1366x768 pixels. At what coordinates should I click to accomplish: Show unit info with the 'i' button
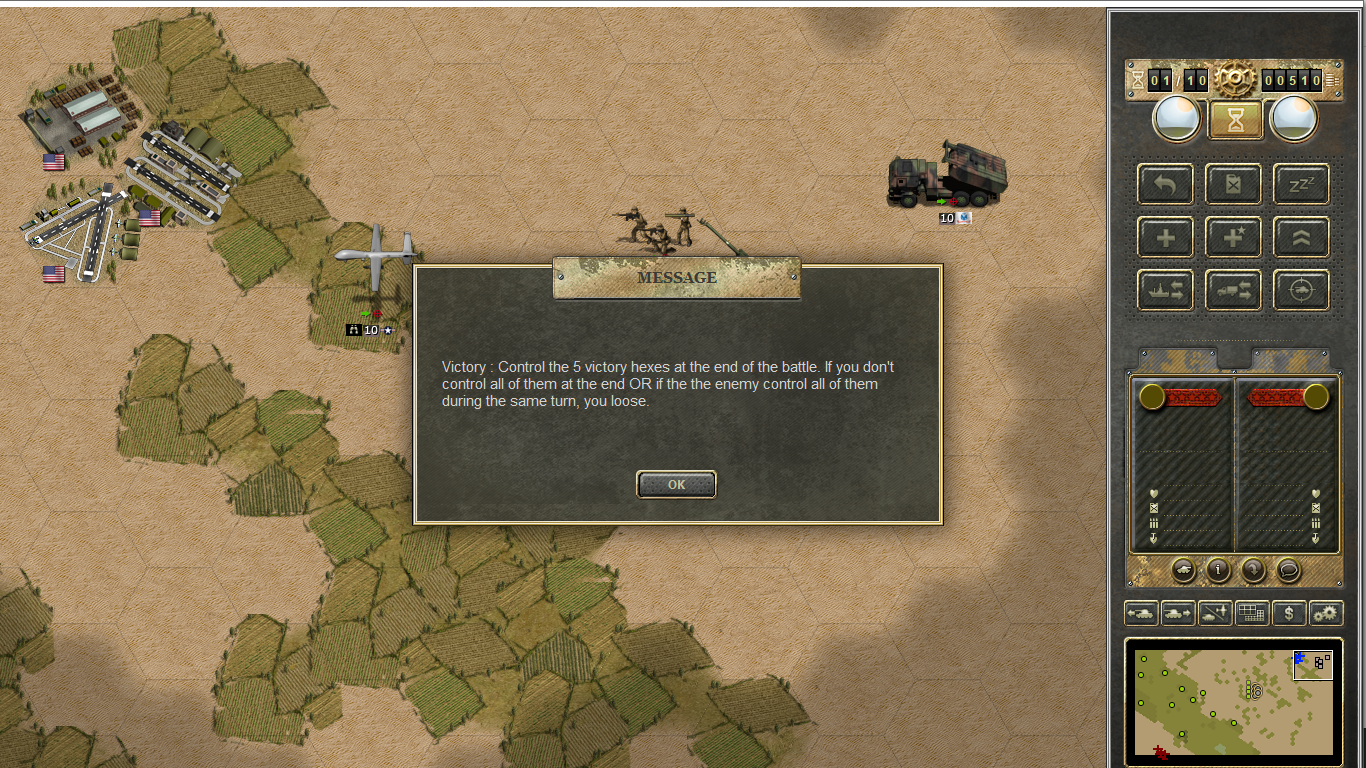tap(1218, 570)
